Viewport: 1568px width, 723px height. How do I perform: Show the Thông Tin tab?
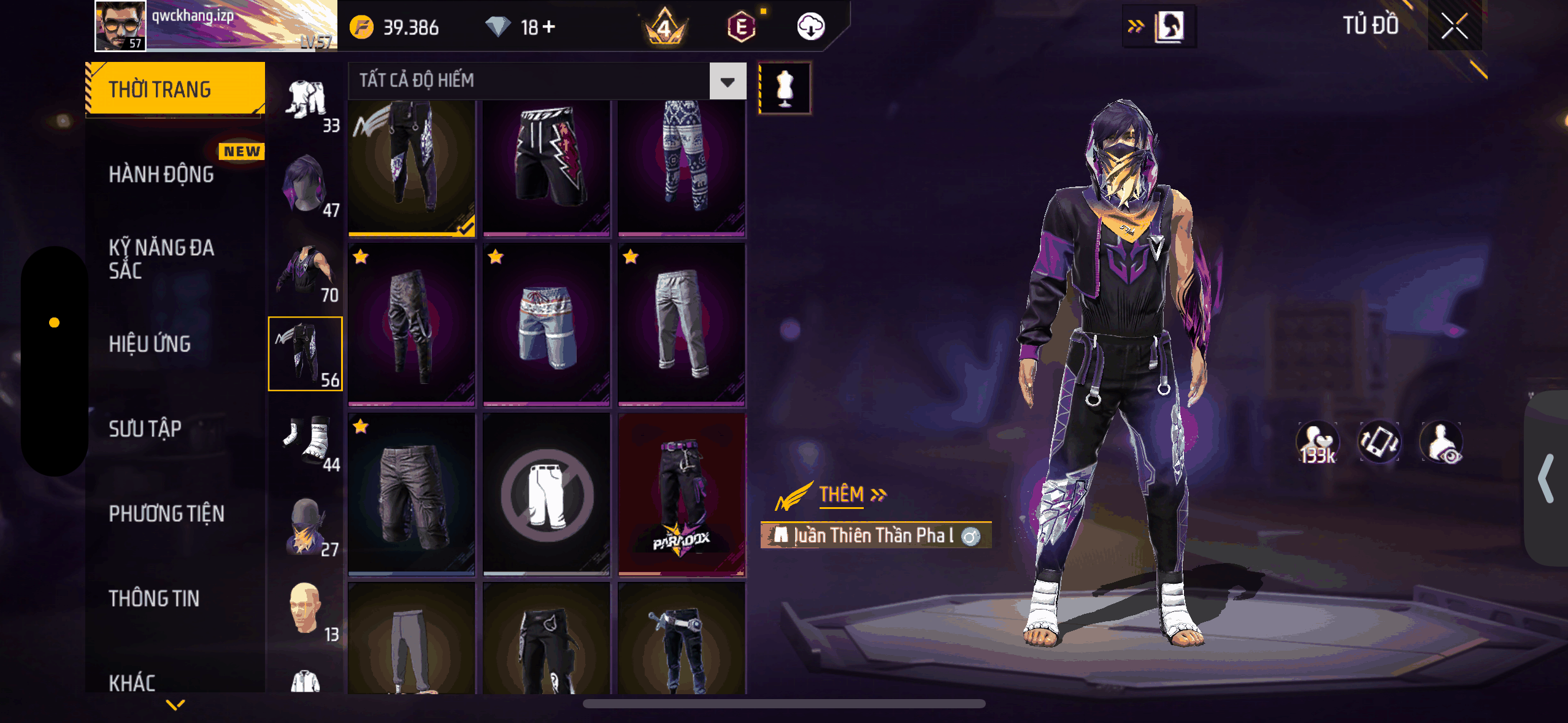click(x=154, y=598)
